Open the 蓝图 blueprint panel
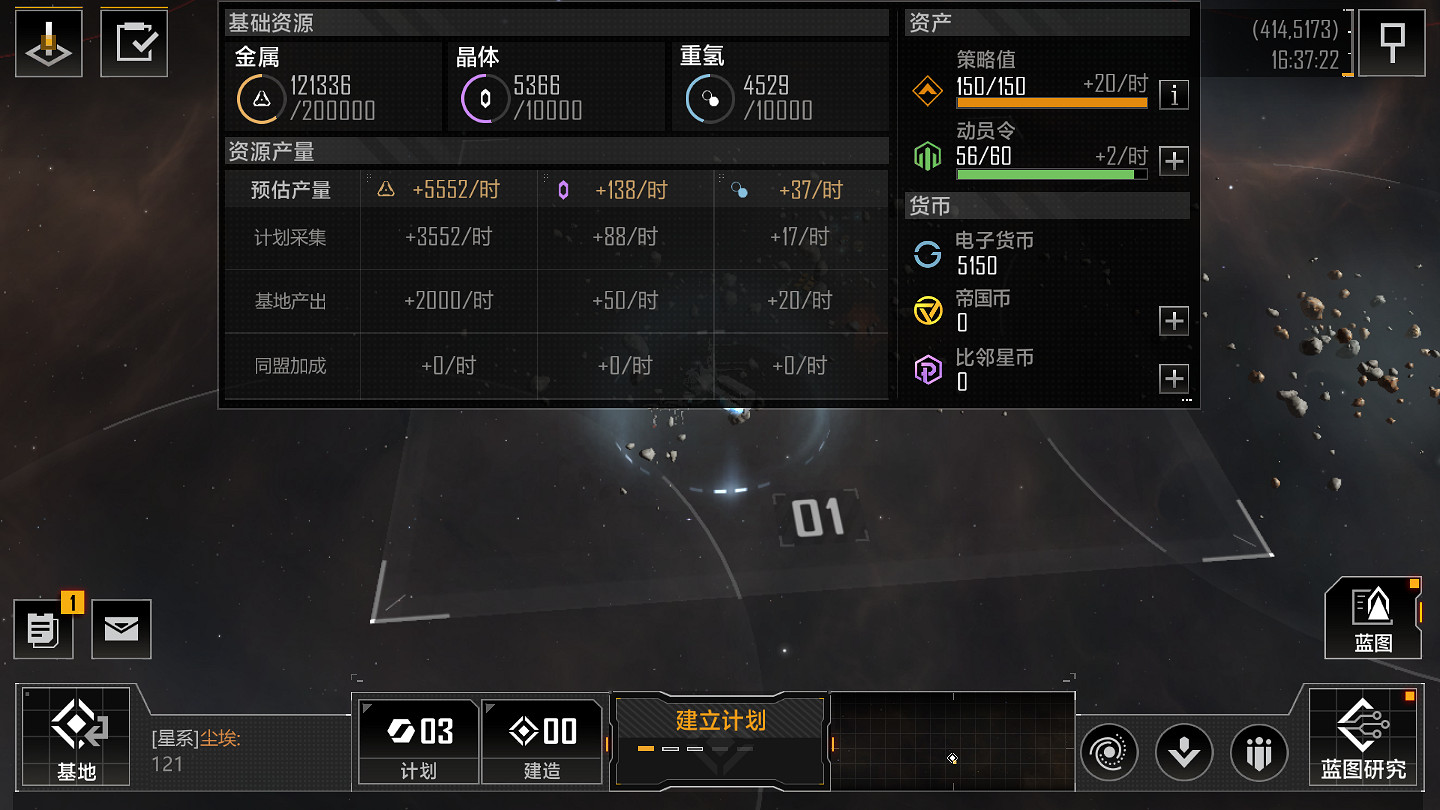1440x810 pixels. 1373,618
